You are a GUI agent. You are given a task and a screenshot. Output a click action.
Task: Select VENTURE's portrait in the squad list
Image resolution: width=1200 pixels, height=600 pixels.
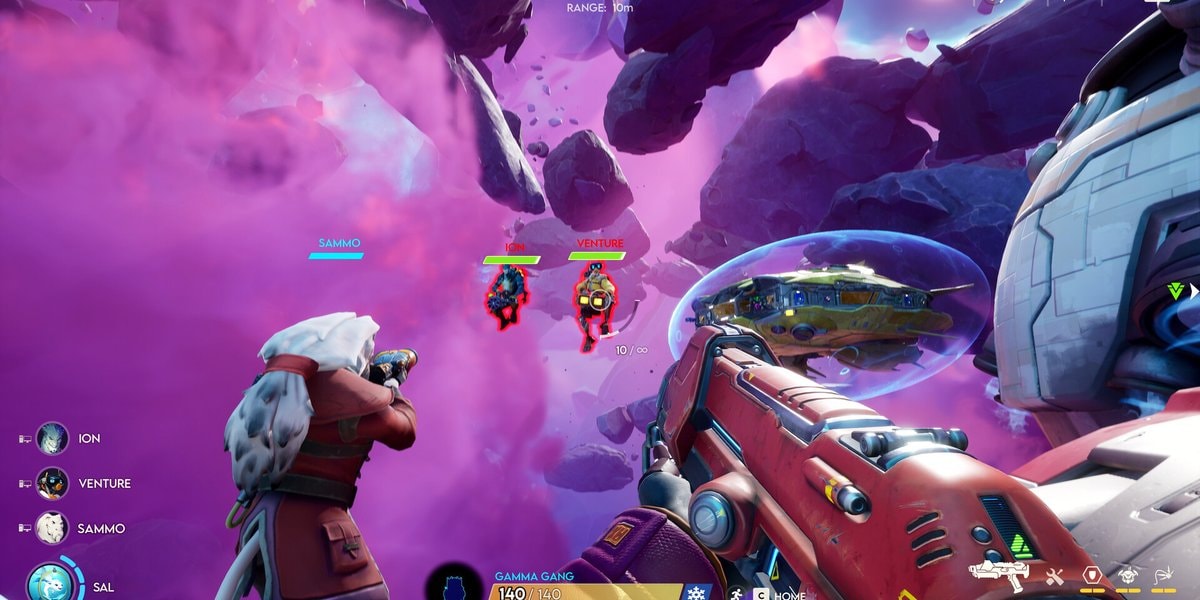pyautogui.click(x=52, y=483)
